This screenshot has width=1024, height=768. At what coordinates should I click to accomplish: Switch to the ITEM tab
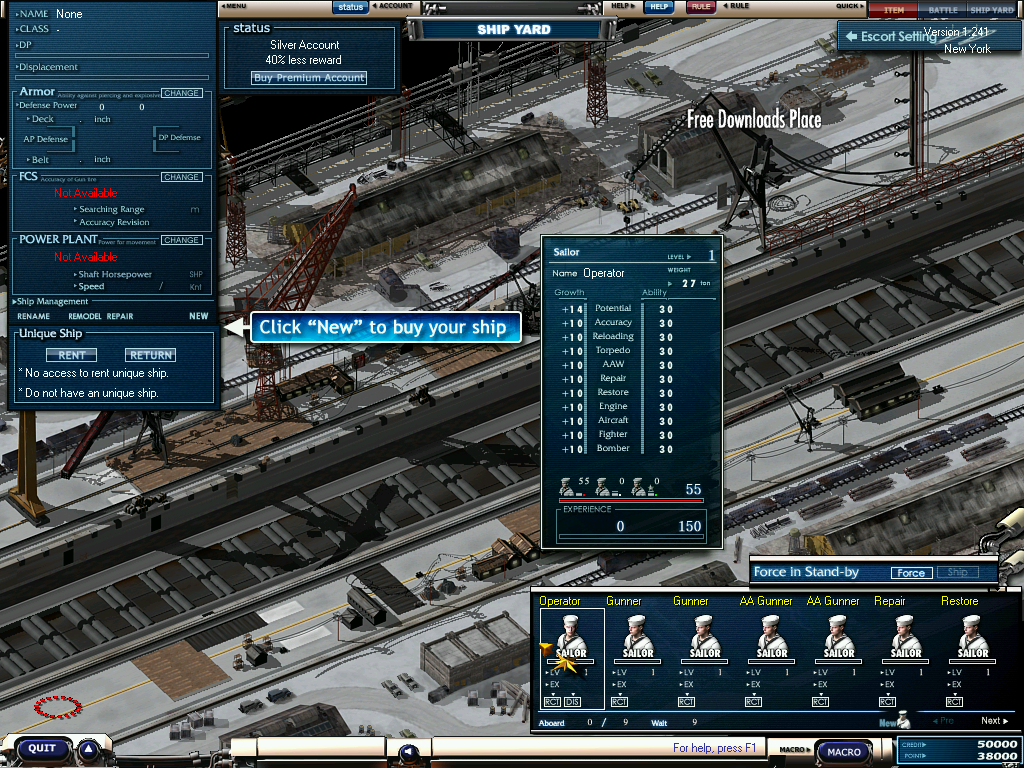click(x=894, y=10)
